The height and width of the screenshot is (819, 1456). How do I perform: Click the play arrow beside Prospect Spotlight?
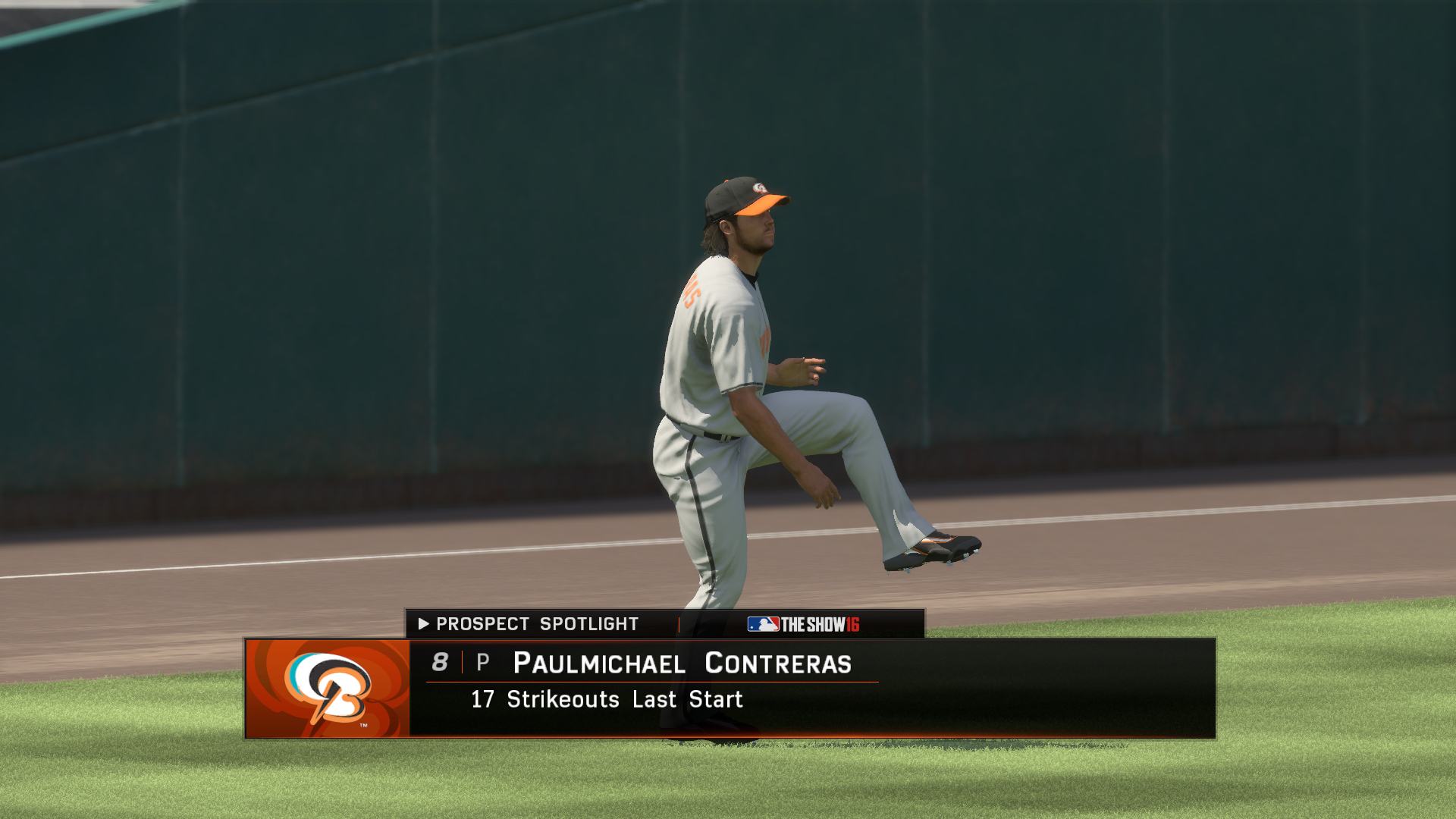point(422,624)
